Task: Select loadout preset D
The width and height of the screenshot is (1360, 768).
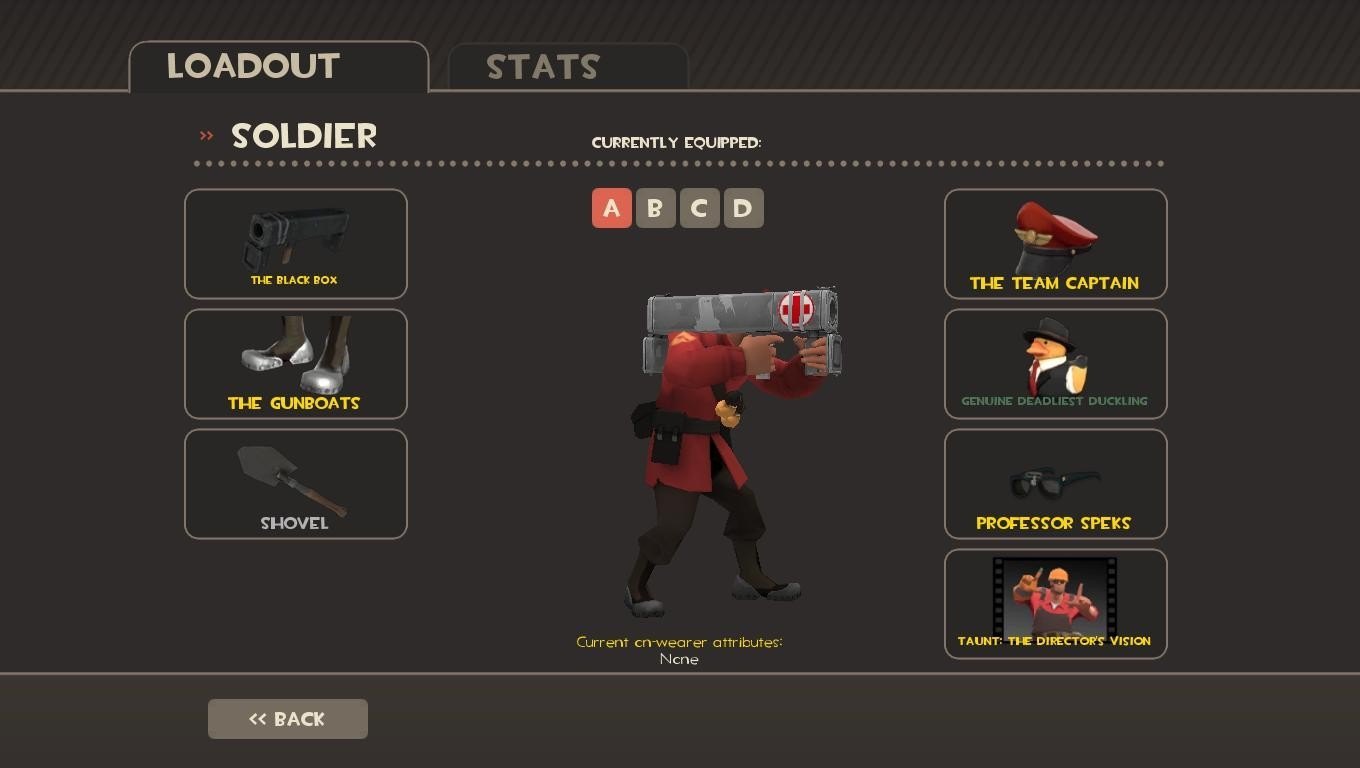Action: click(x=744, y=208)
